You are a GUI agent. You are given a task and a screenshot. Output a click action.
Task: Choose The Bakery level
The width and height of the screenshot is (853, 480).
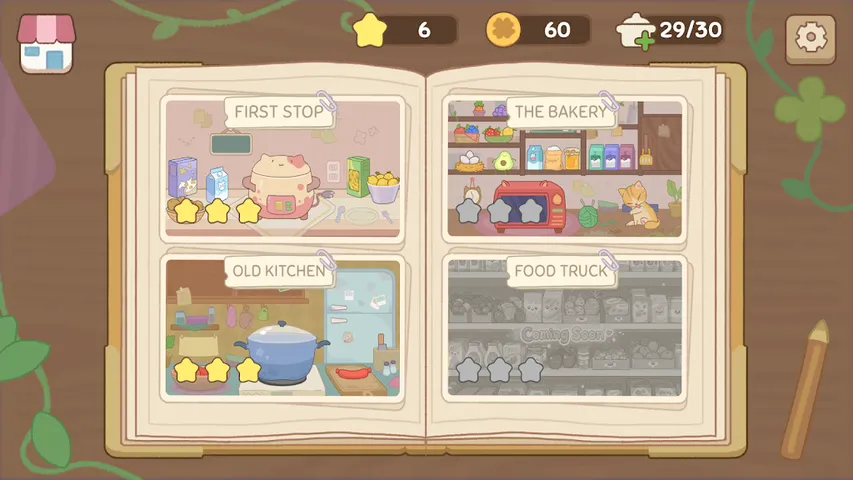click(565, 168)
